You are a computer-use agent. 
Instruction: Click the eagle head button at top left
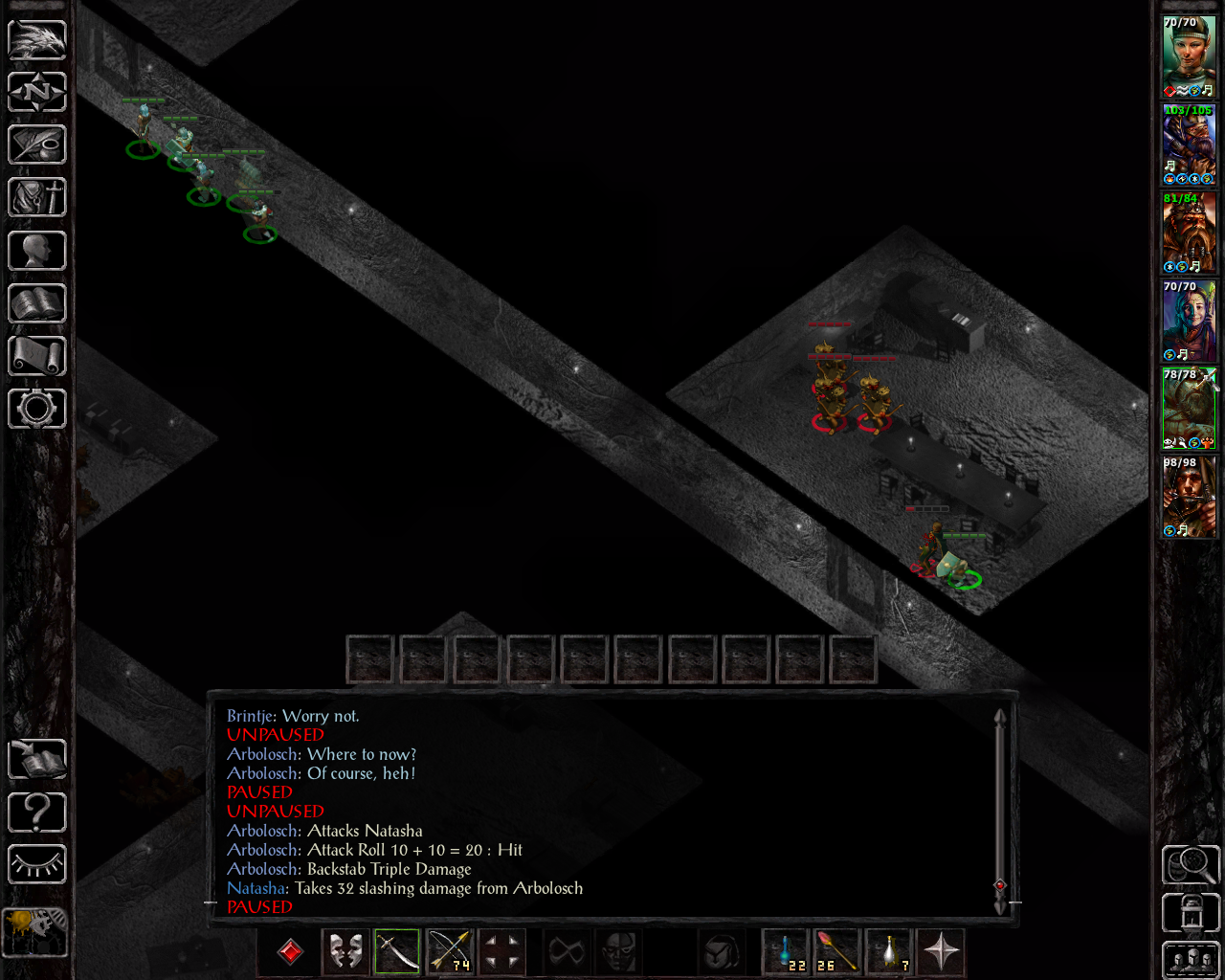point(37,39)
